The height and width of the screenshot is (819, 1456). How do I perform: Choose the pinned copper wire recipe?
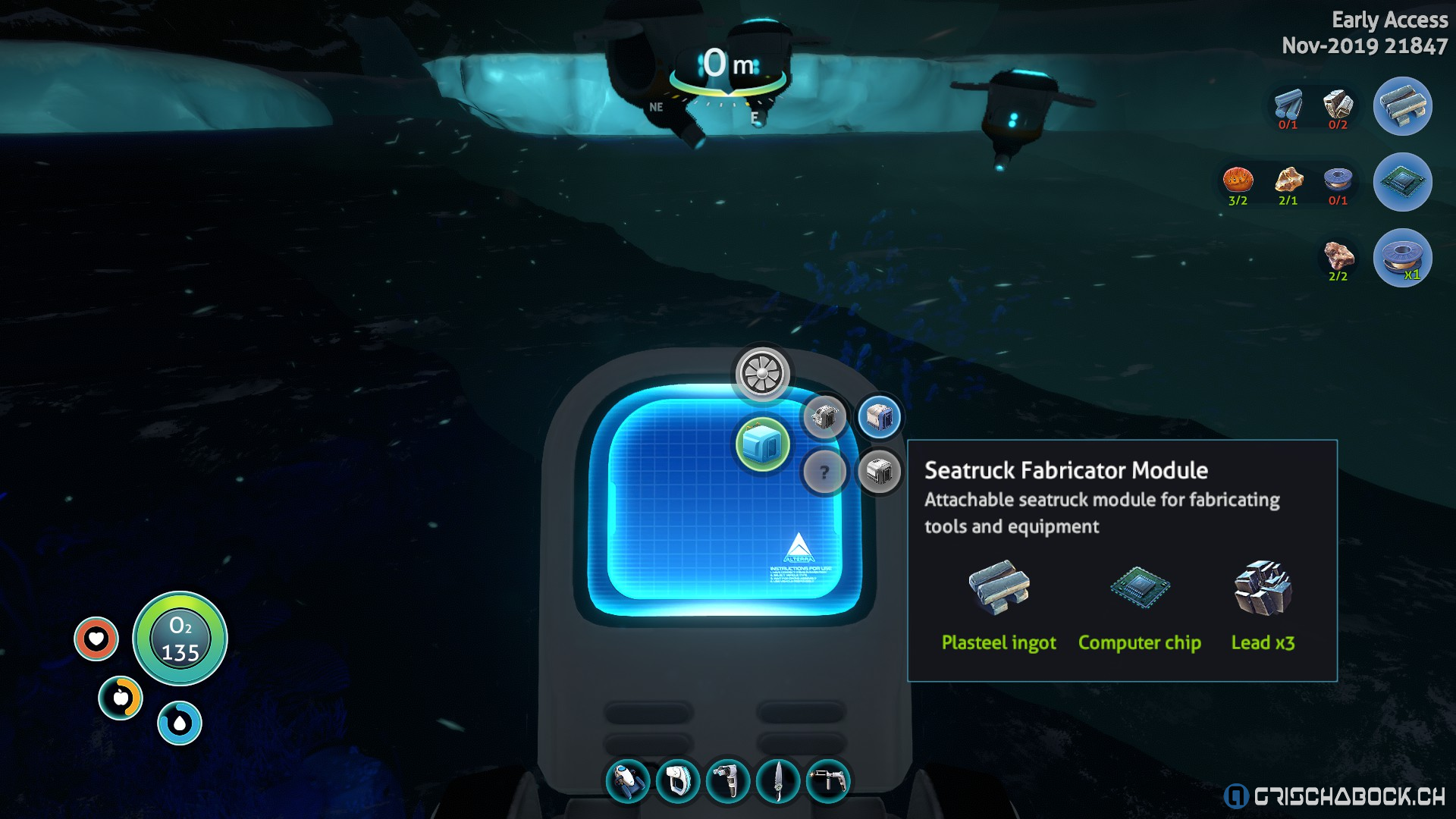tap(1402, 258)
